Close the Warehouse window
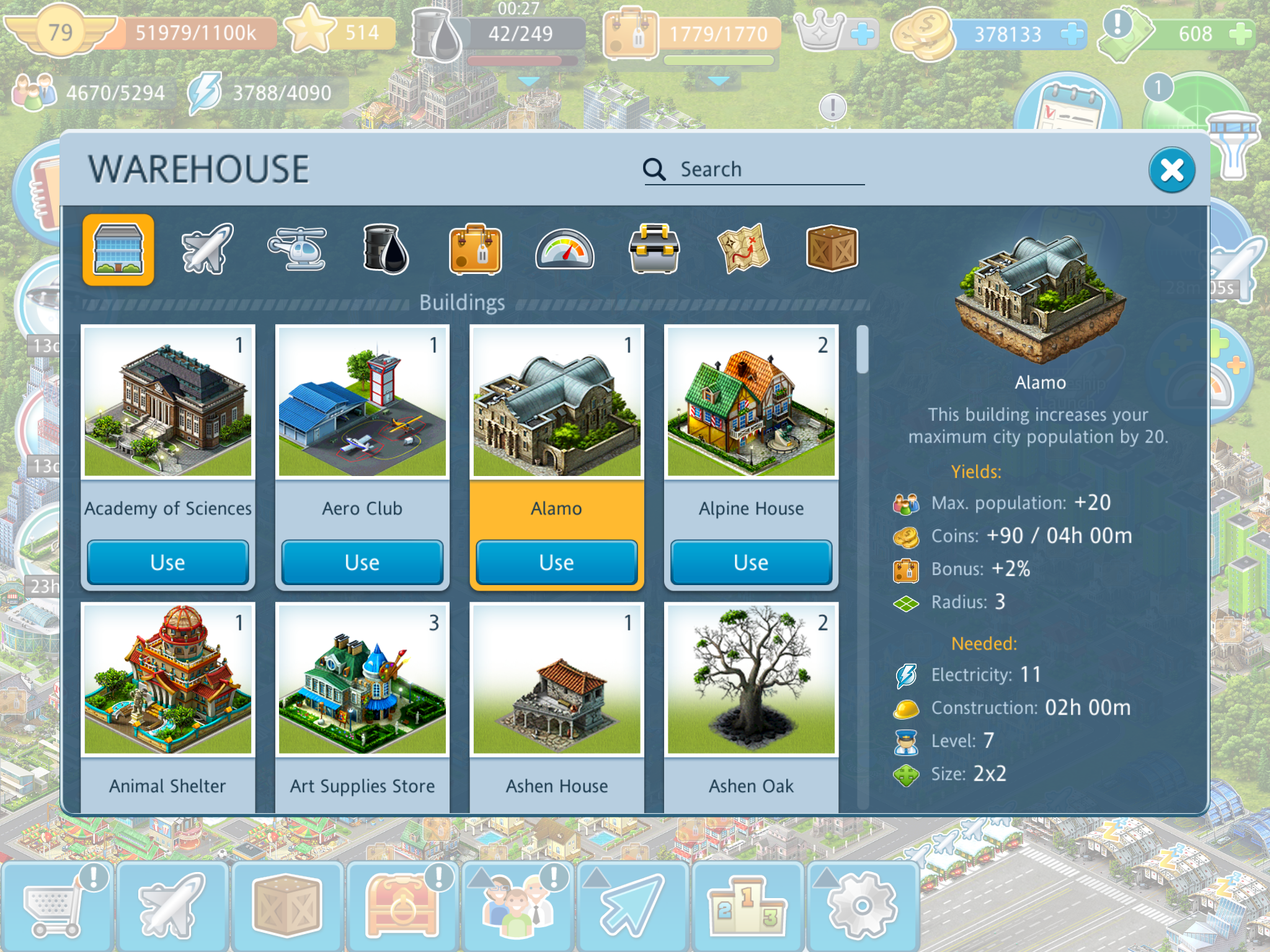The width and height of the screenshot is (1270, 952). pos(1171,170)
